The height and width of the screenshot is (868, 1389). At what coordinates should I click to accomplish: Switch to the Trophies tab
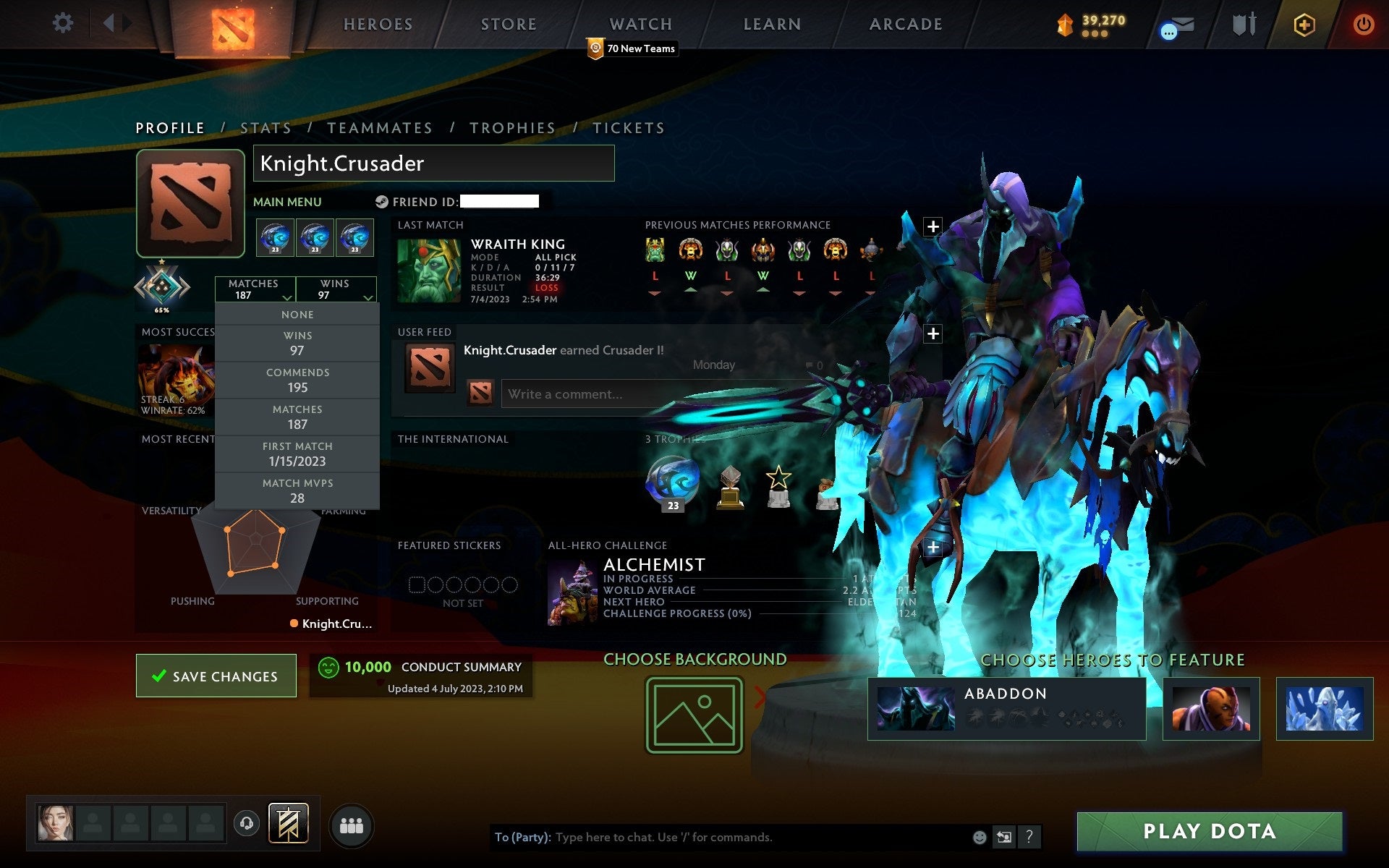coord(512,127)
